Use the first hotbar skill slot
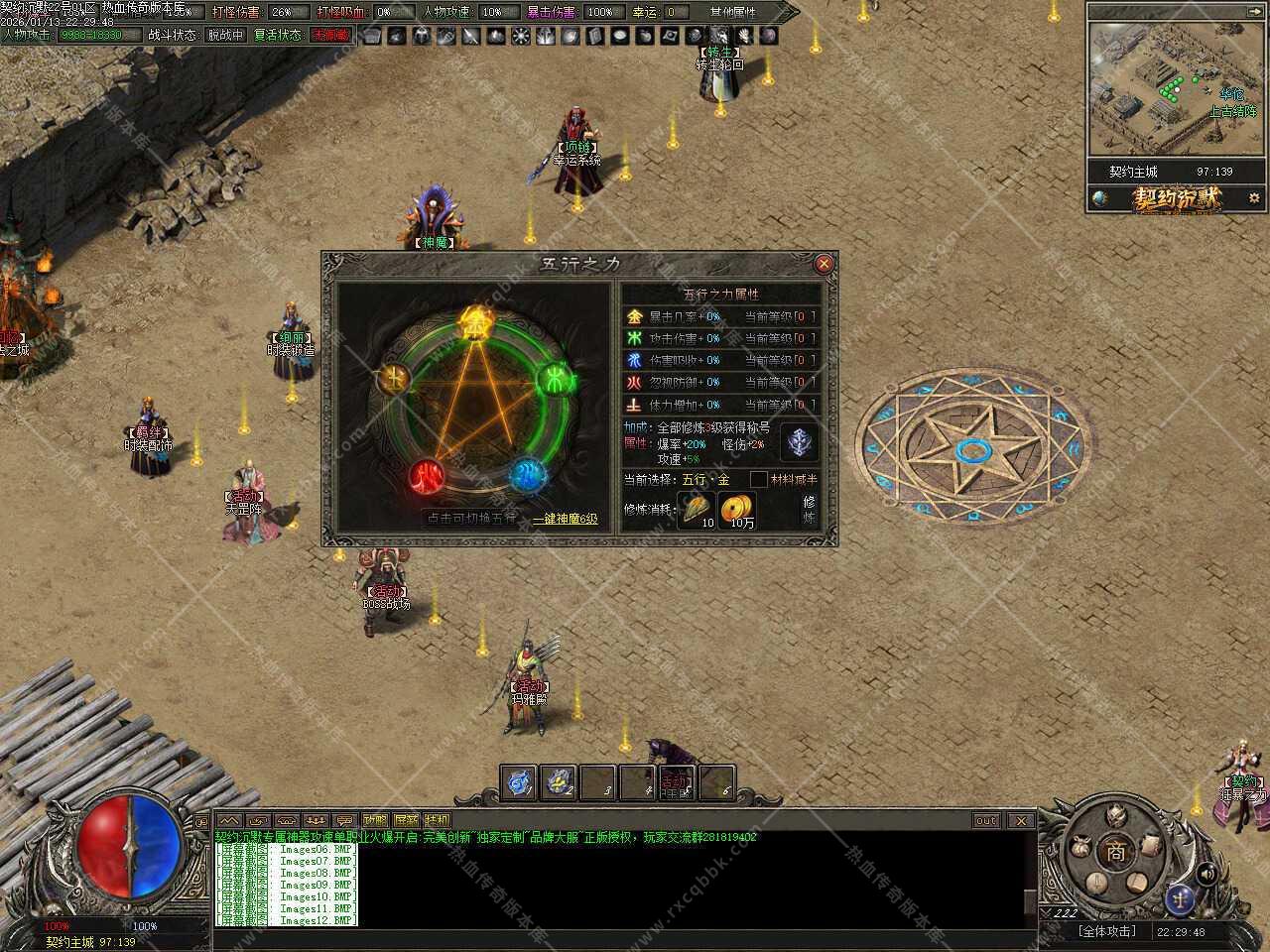The image size is (1270, 952). point(519,782)
